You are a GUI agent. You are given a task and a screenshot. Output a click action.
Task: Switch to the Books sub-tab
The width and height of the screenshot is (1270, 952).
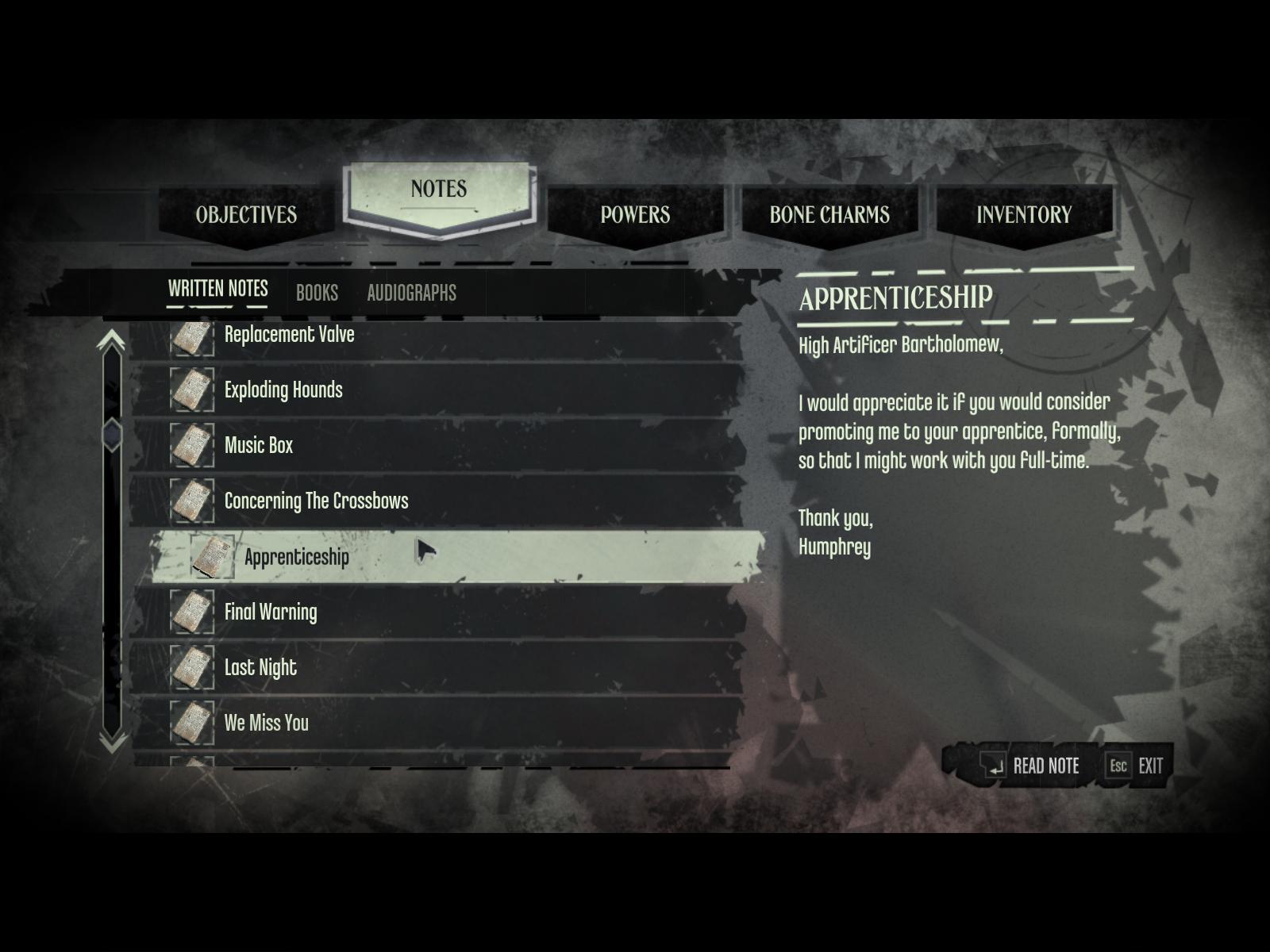317,293
